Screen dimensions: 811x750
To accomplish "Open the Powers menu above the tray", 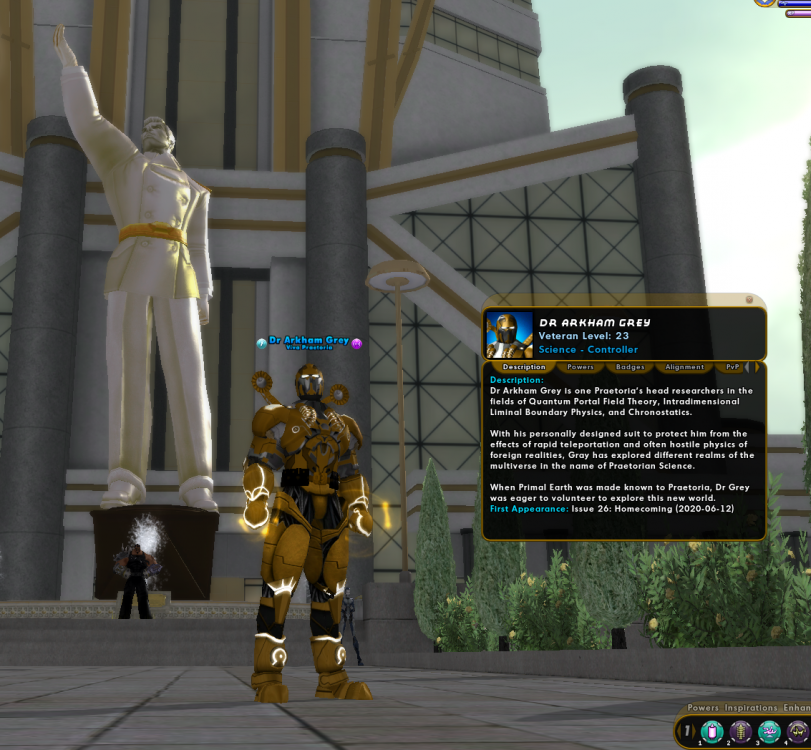I will click(702, 708).
